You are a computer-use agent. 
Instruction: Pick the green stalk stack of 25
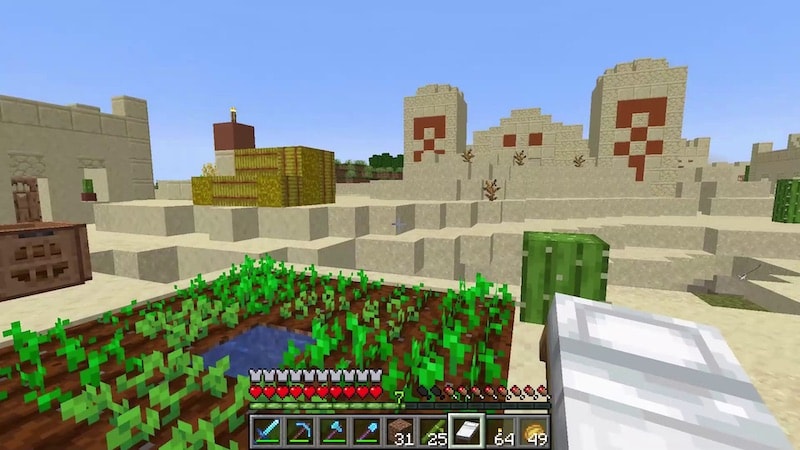point(433,431)
